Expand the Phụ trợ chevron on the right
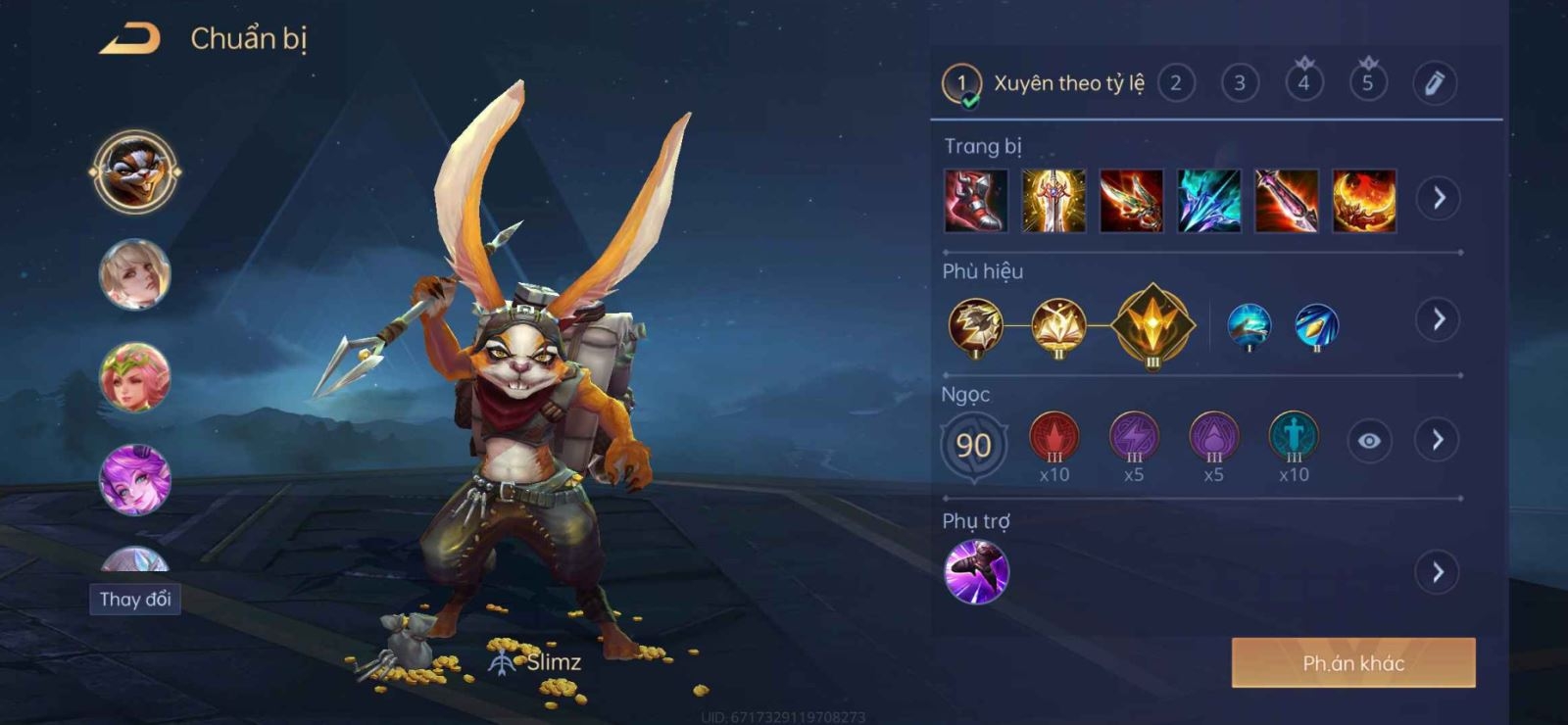The image size is (1568, 725). coord(1438,572)
